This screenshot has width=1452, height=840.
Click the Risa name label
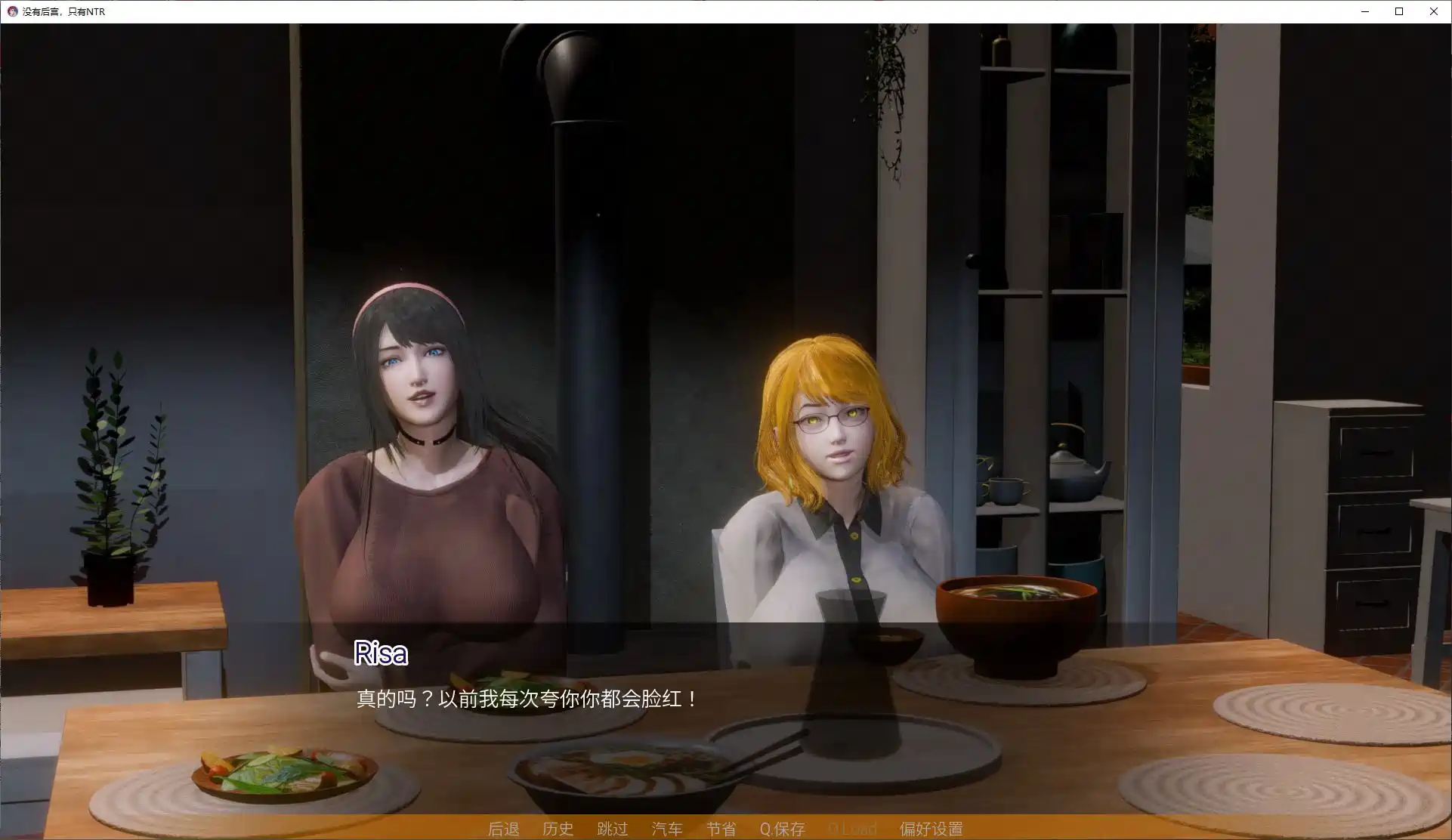(x=380, y=654)
